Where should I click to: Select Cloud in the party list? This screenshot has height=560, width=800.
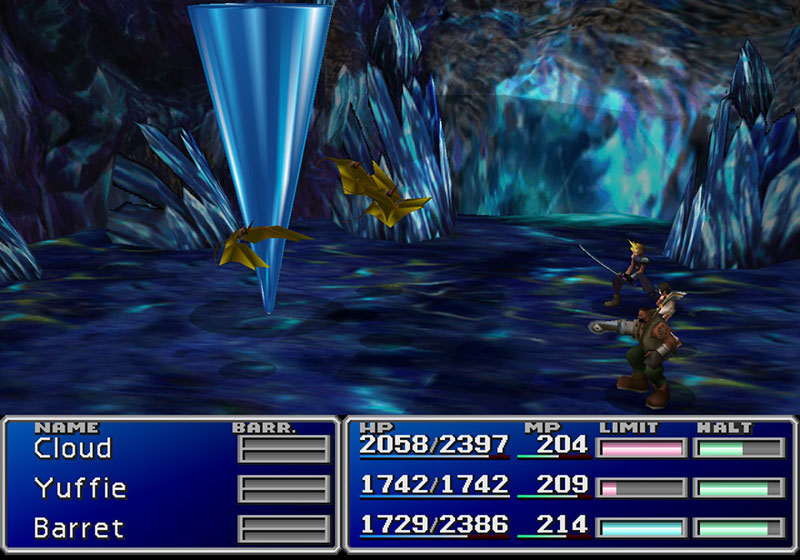point(73,448)
